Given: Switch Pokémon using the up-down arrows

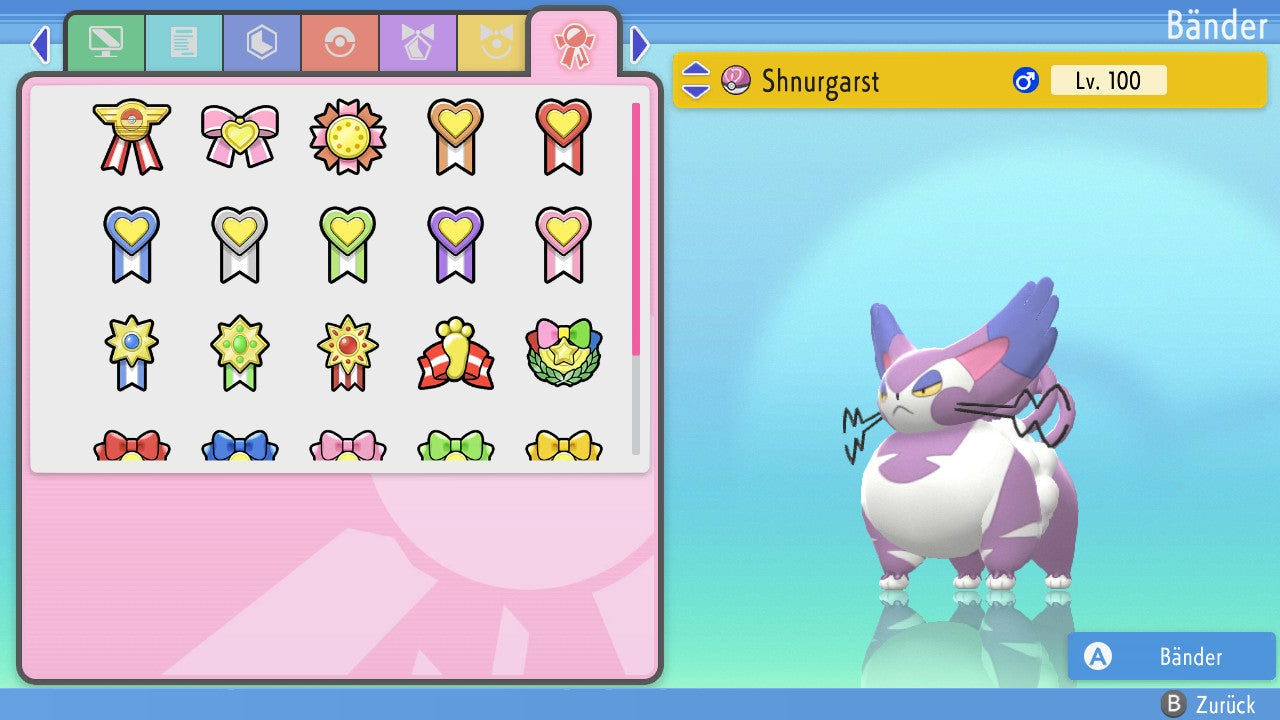Looking at the screenshot, I should [x=696, y=80].
